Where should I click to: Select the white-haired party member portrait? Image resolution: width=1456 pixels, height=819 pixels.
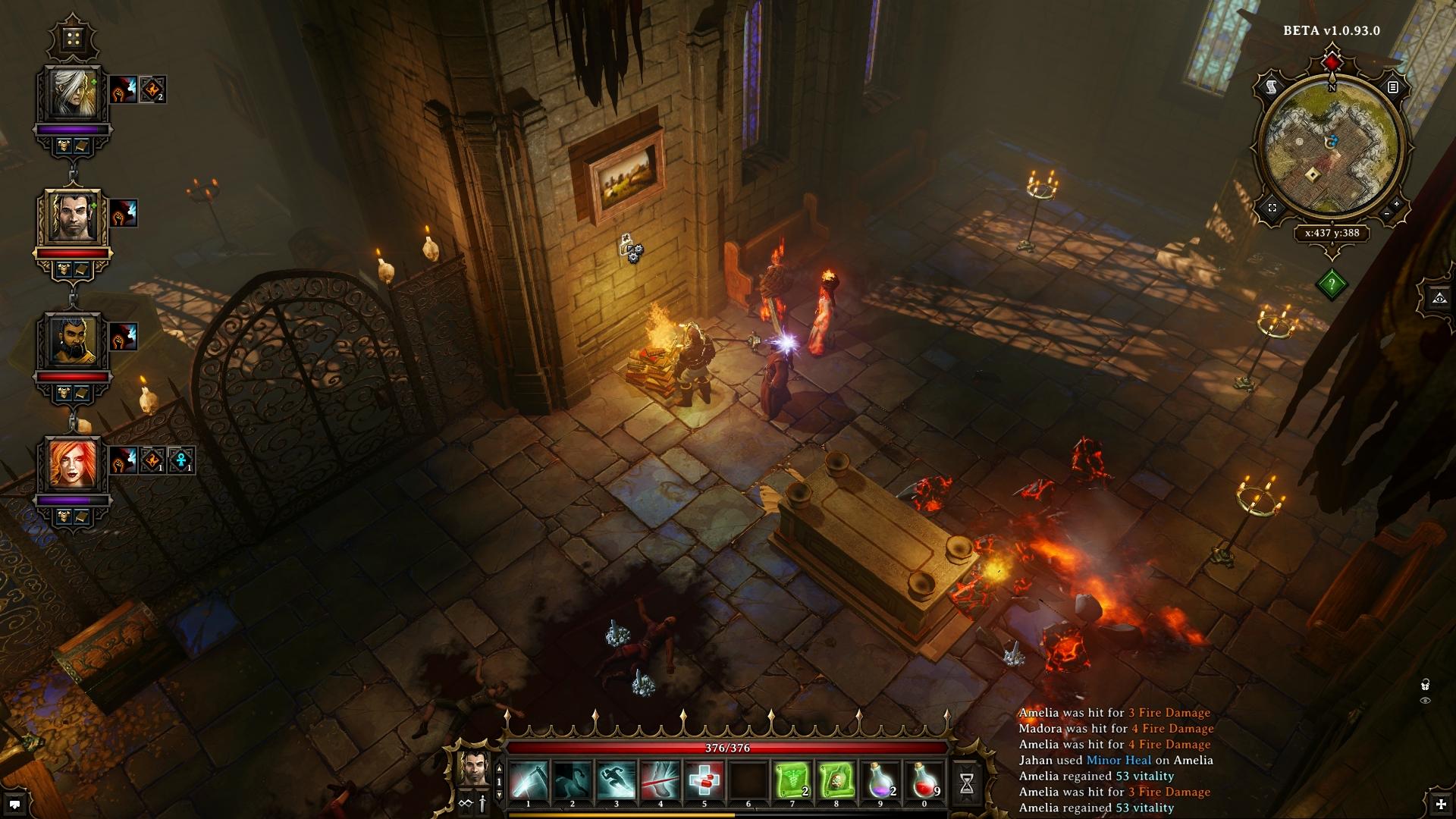pos(74,94)
